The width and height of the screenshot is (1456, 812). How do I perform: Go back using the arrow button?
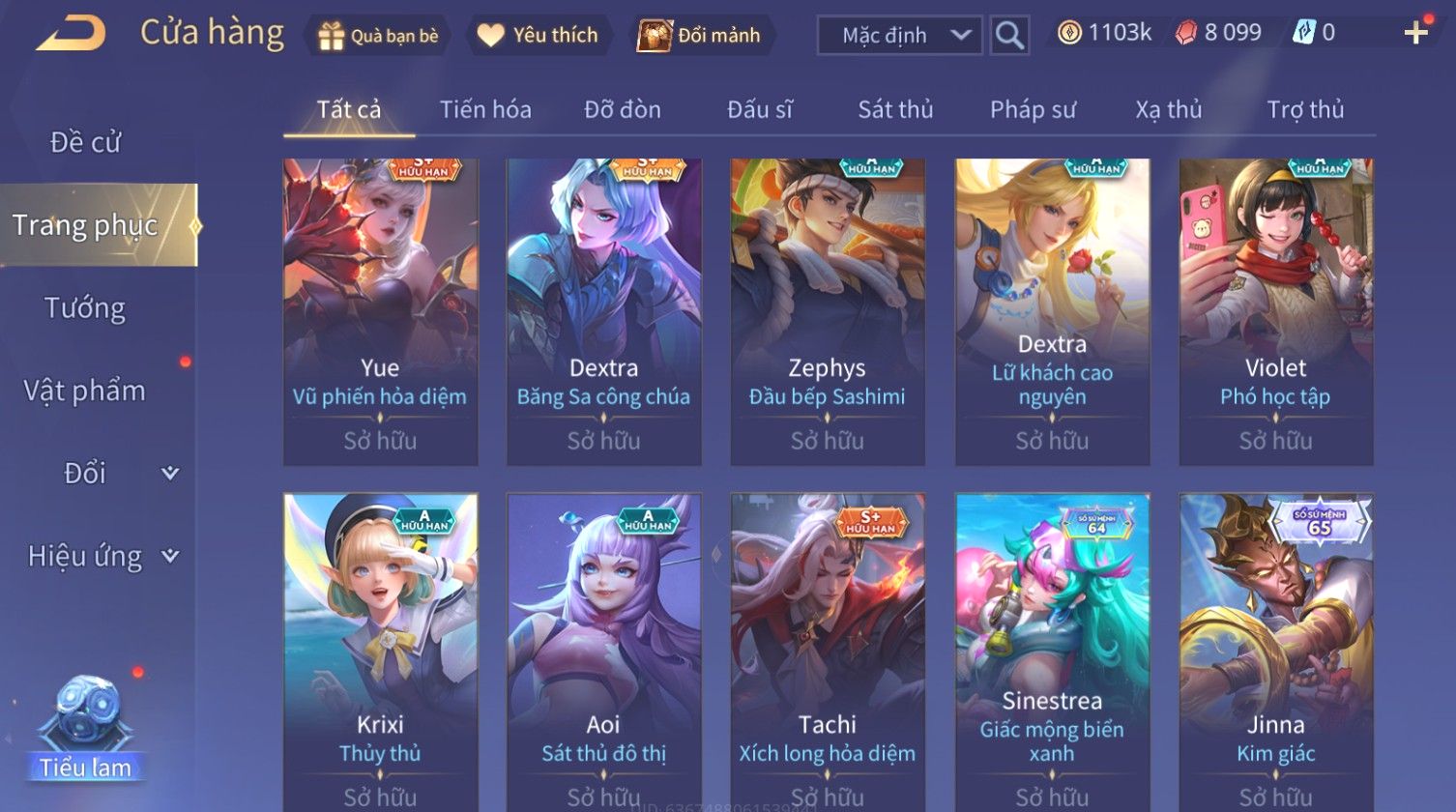(x=71, y=34)
